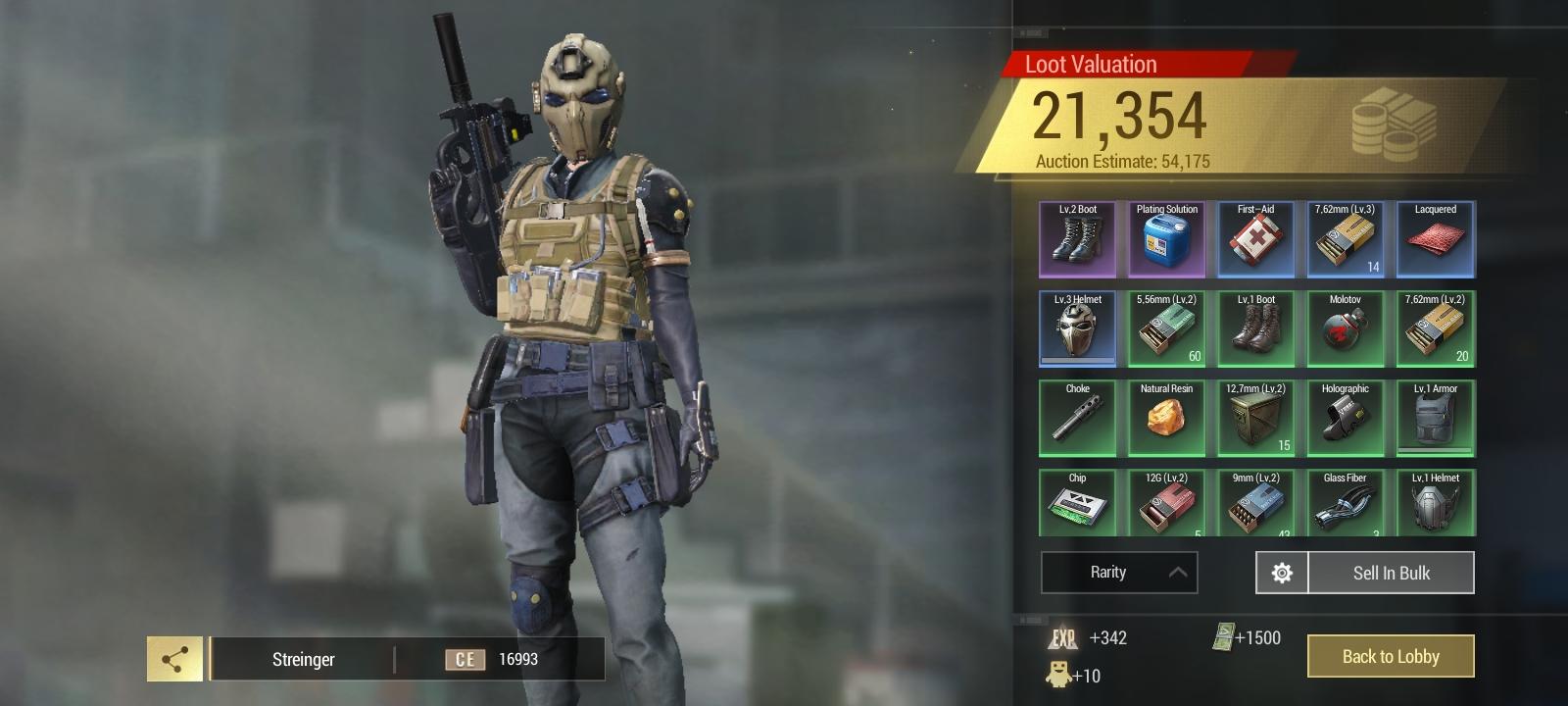Pick the Glass Fiber item slot

tap(1345, 503)
